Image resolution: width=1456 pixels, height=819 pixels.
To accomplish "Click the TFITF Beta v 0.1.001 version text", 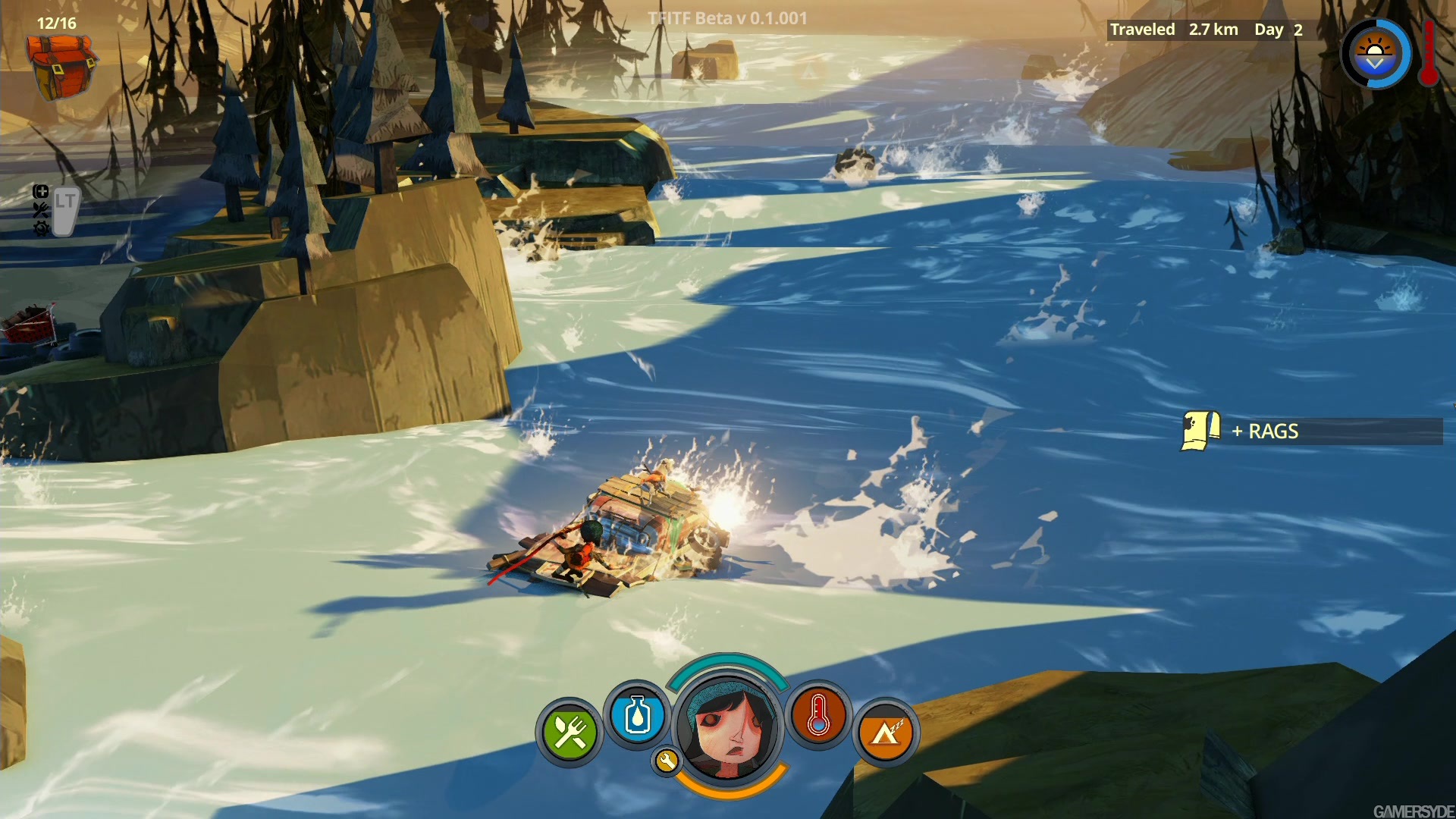I will (726, 17).
